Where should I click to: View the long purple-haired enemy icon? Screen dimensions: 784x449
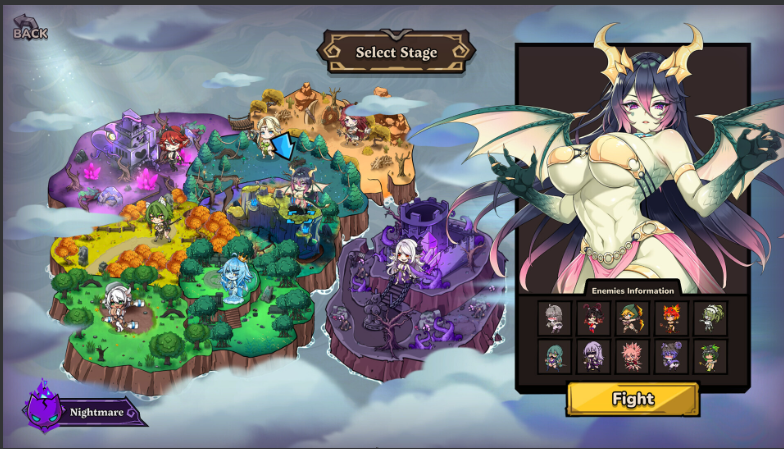[x=593, y=356]
